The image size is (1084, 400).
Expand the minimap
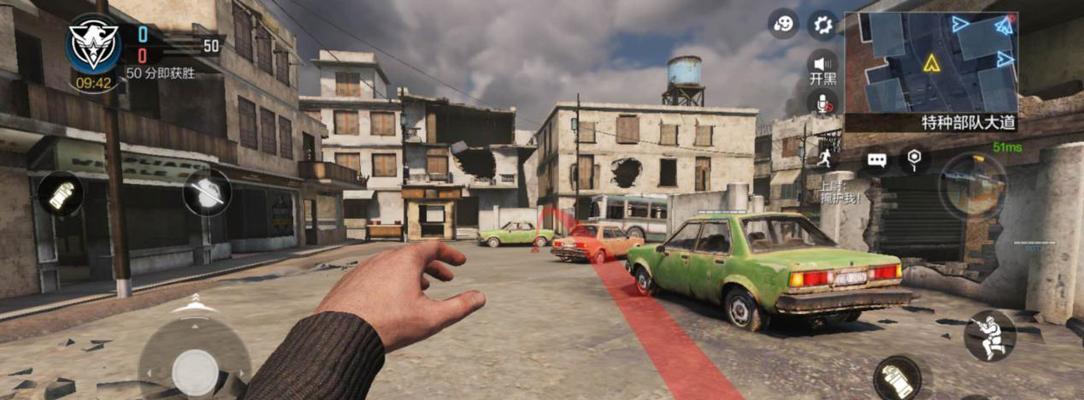(931, 62)
